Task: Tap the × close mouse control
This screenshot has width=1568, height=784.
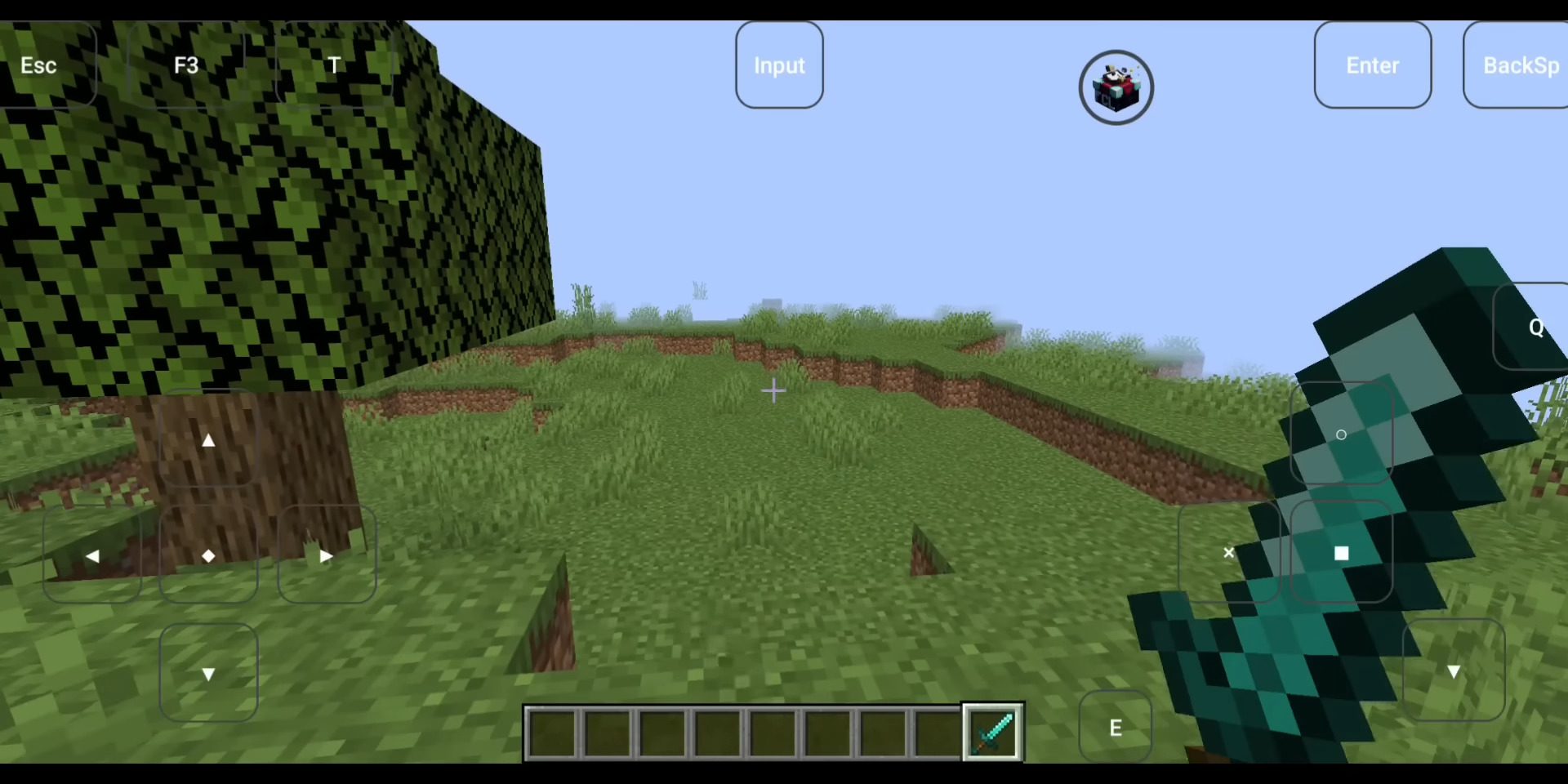Action: 1229,553
